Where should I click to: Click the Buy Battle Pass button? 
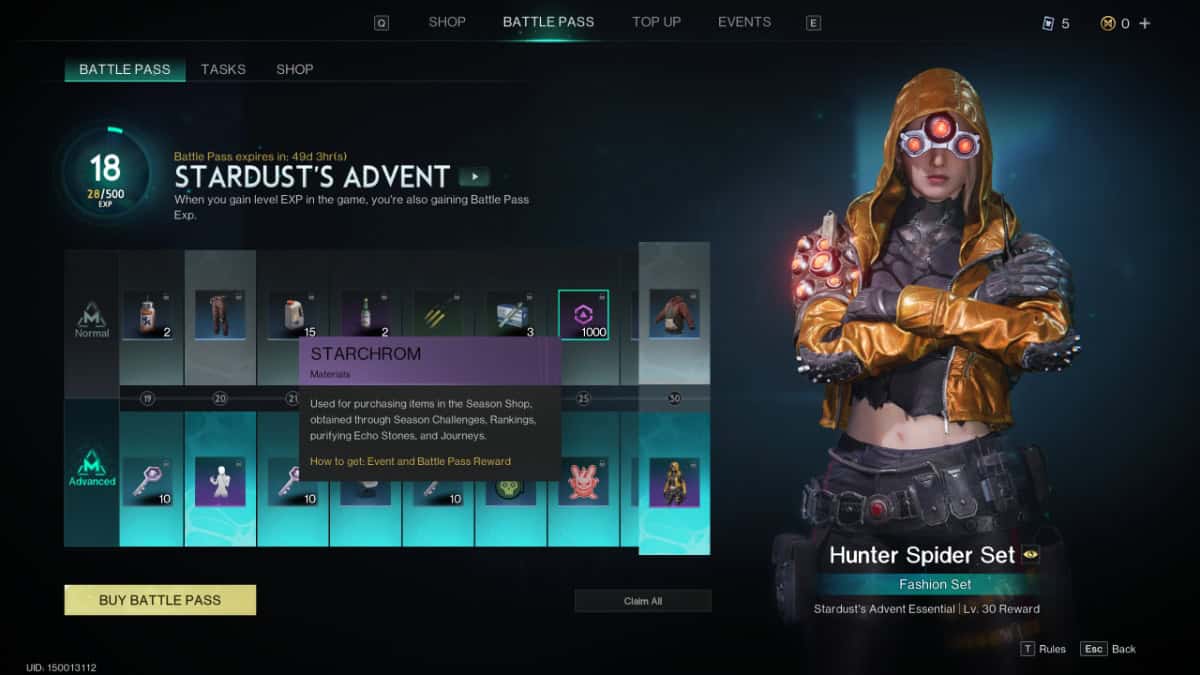160,600
